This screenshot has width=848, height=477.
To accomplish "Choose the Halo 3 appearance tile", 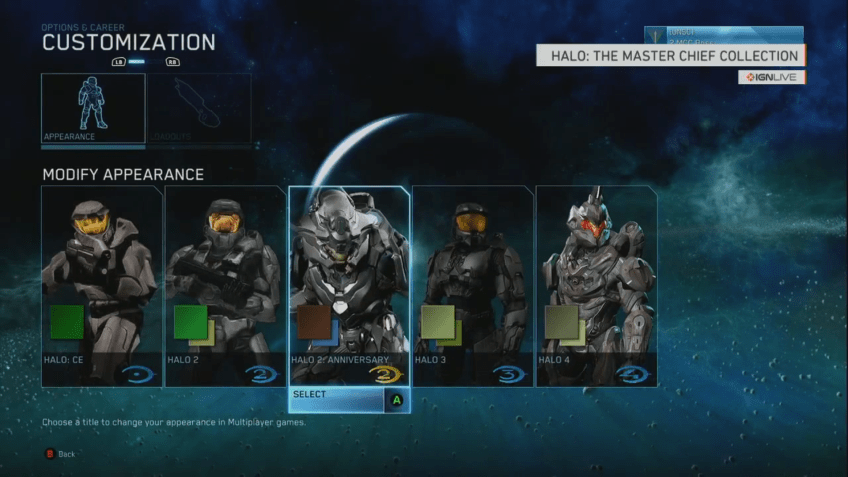I will [473, 286].
